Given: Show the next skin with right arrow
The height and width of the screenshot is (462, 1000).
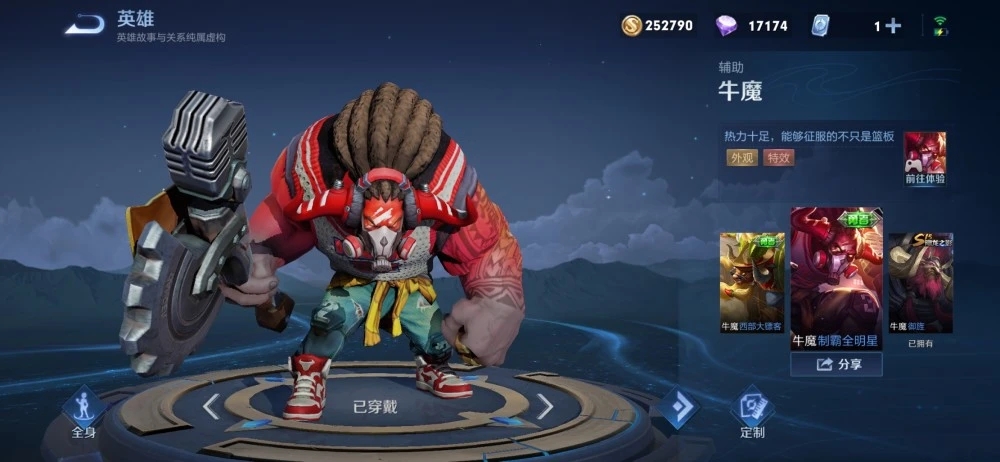Looking at the screenshot, I should point(544,406).
